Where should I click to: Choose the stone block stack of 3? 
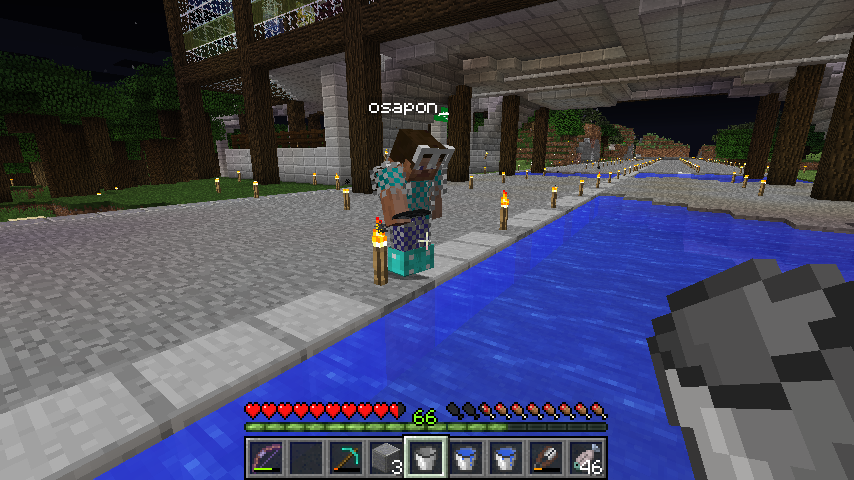point(385,458)
